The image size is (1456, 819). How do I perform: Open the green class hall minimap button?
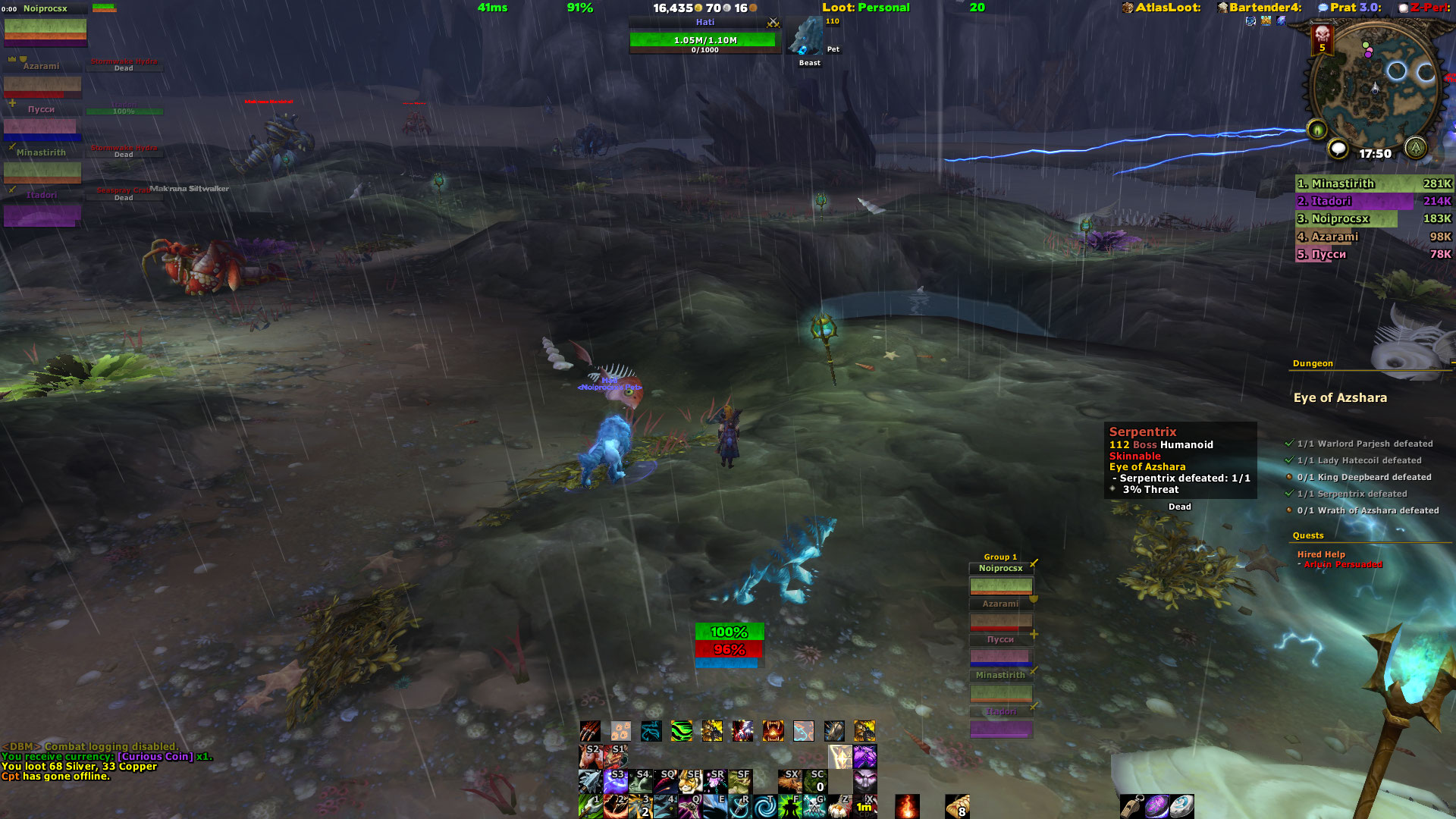point(1415,147)
